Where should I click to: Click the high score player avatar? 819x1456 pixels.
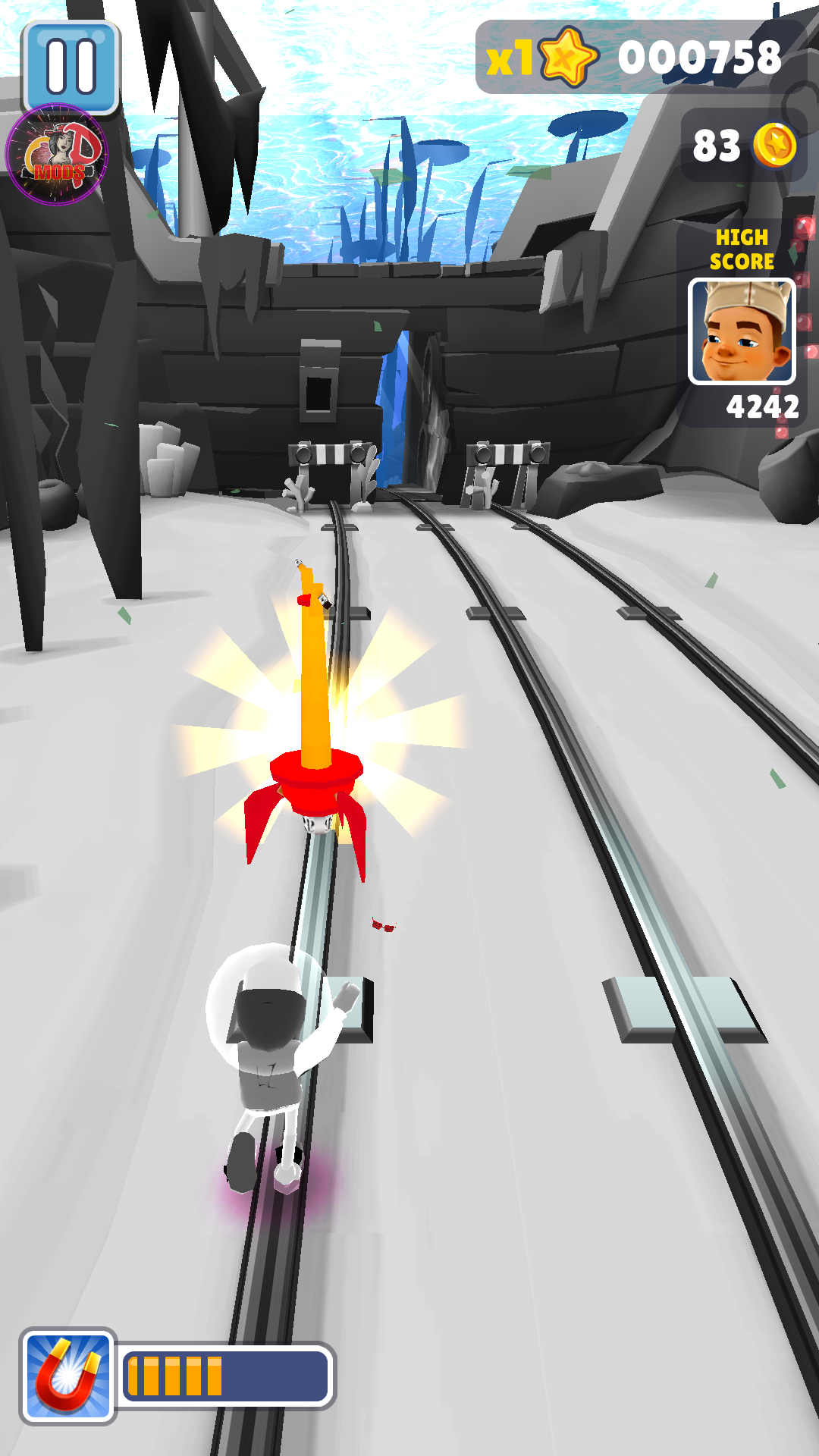(742, 331)
